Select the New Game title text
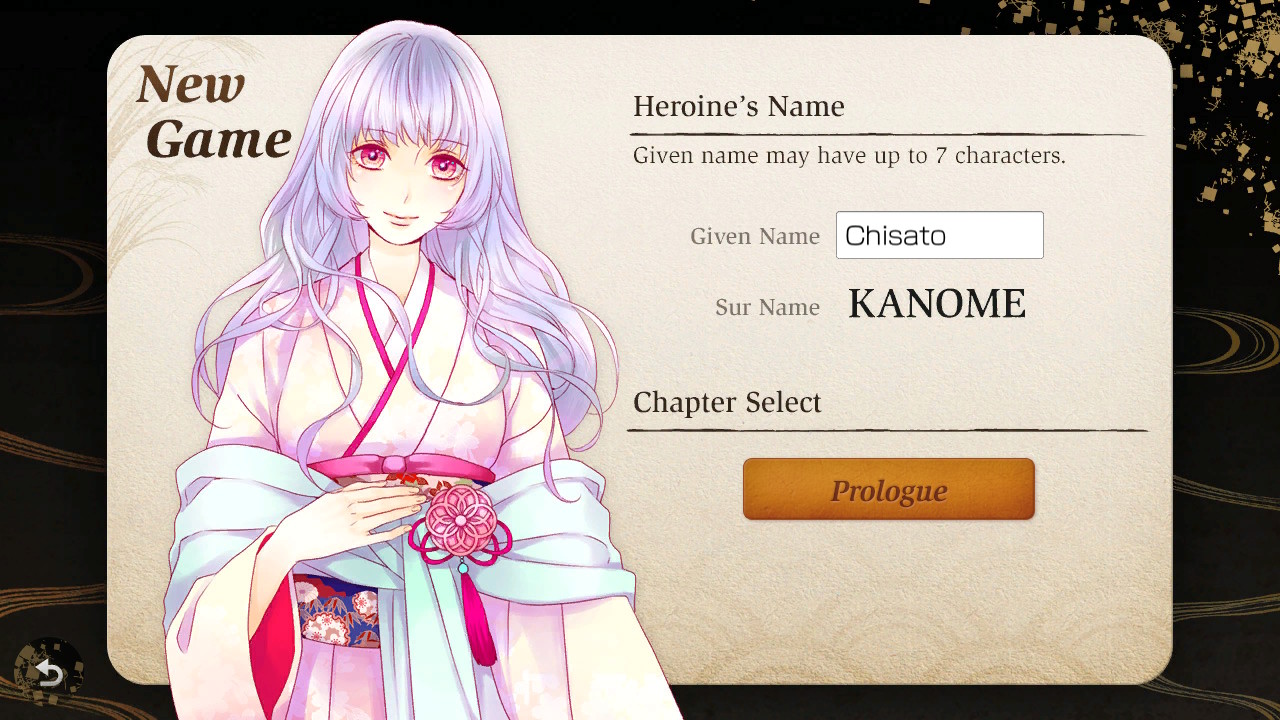Viewport: 1280px width, 720px height. tap(214, 110)
